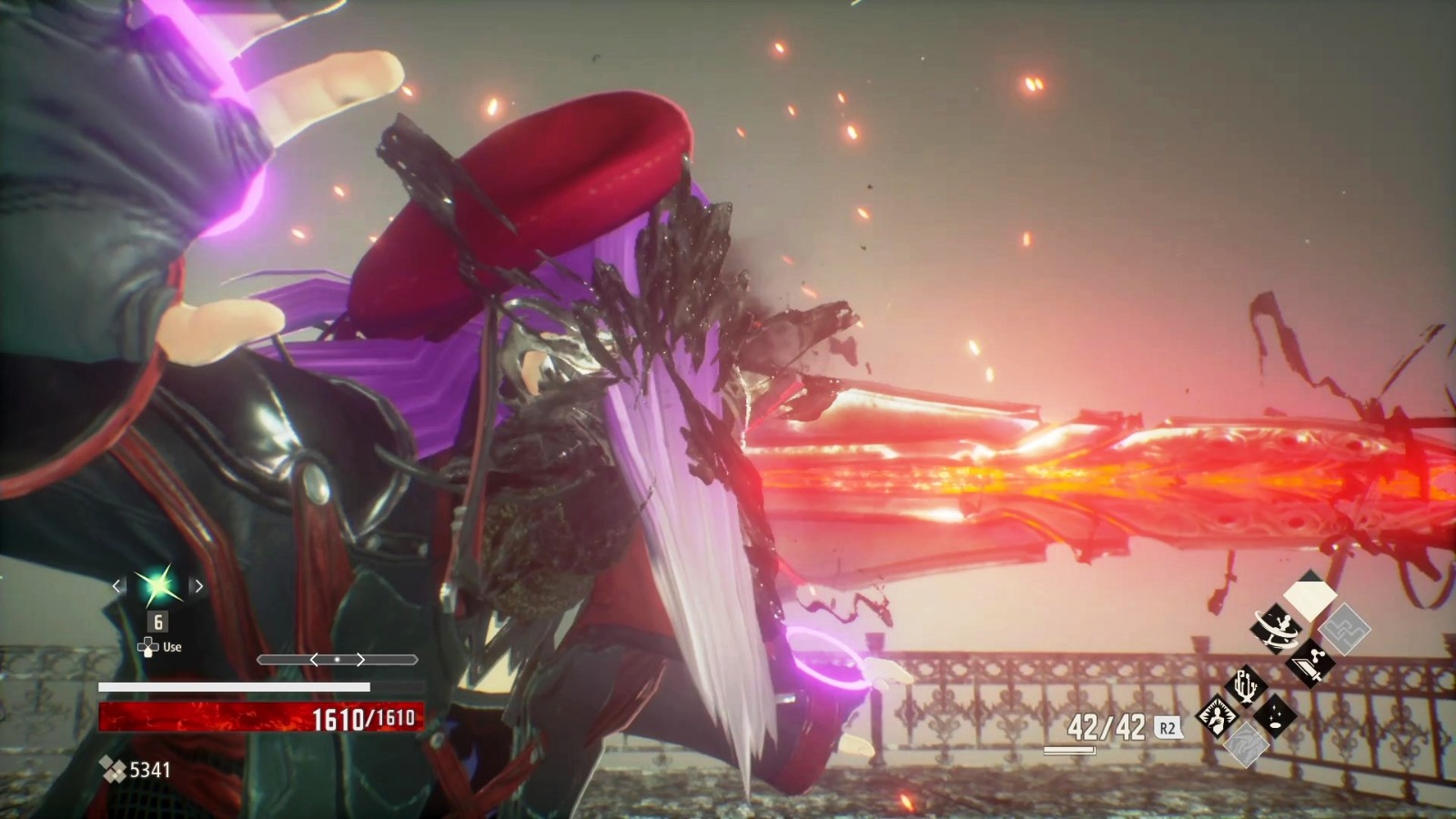This screenshot has width=1456, height=819.
Task: Click the right chevron on the focus gauge
Action: point(359,659)
